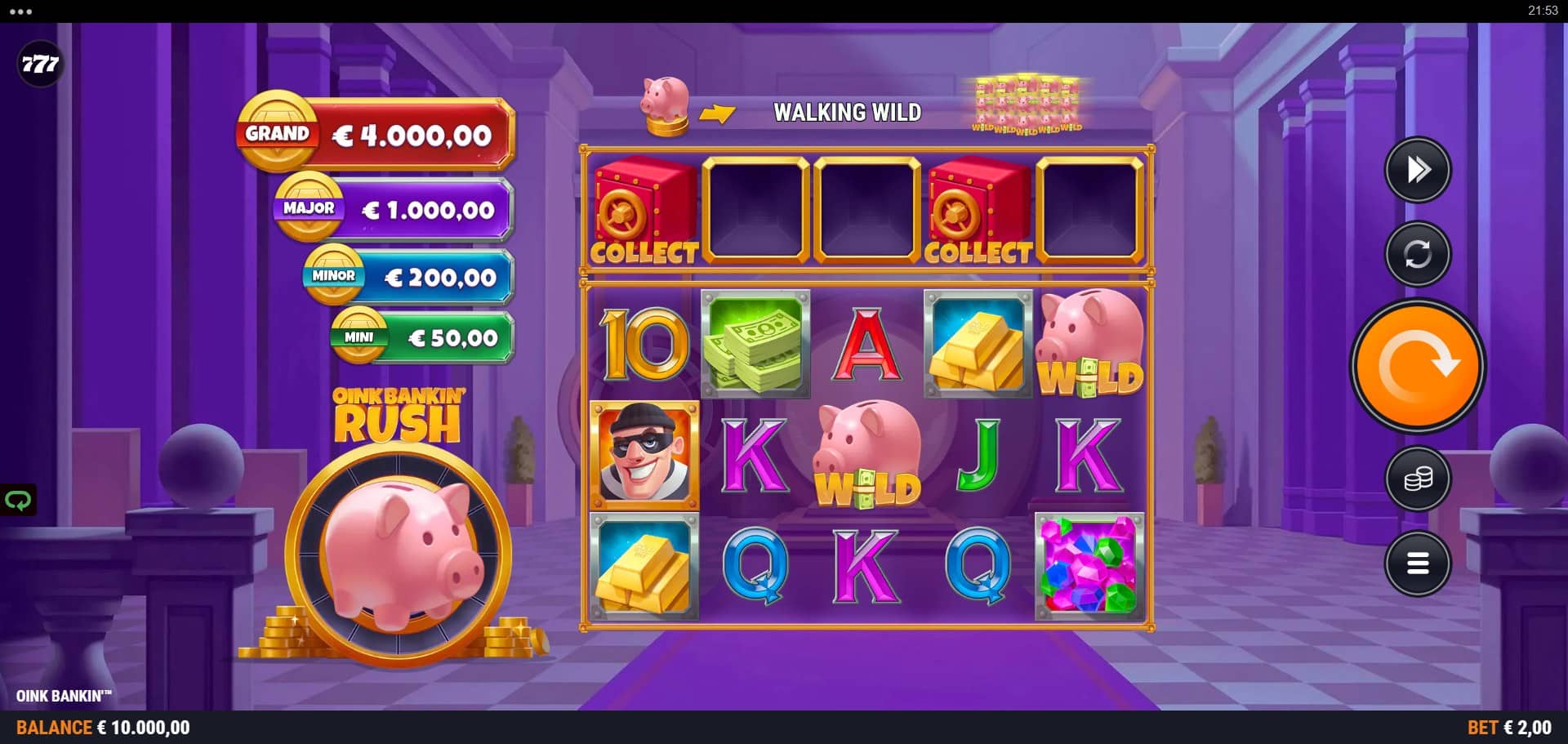This screenshot has width=1568, height=744.
Task: Open bet settings with the coin stack button
Action: tap(1418, 479)
